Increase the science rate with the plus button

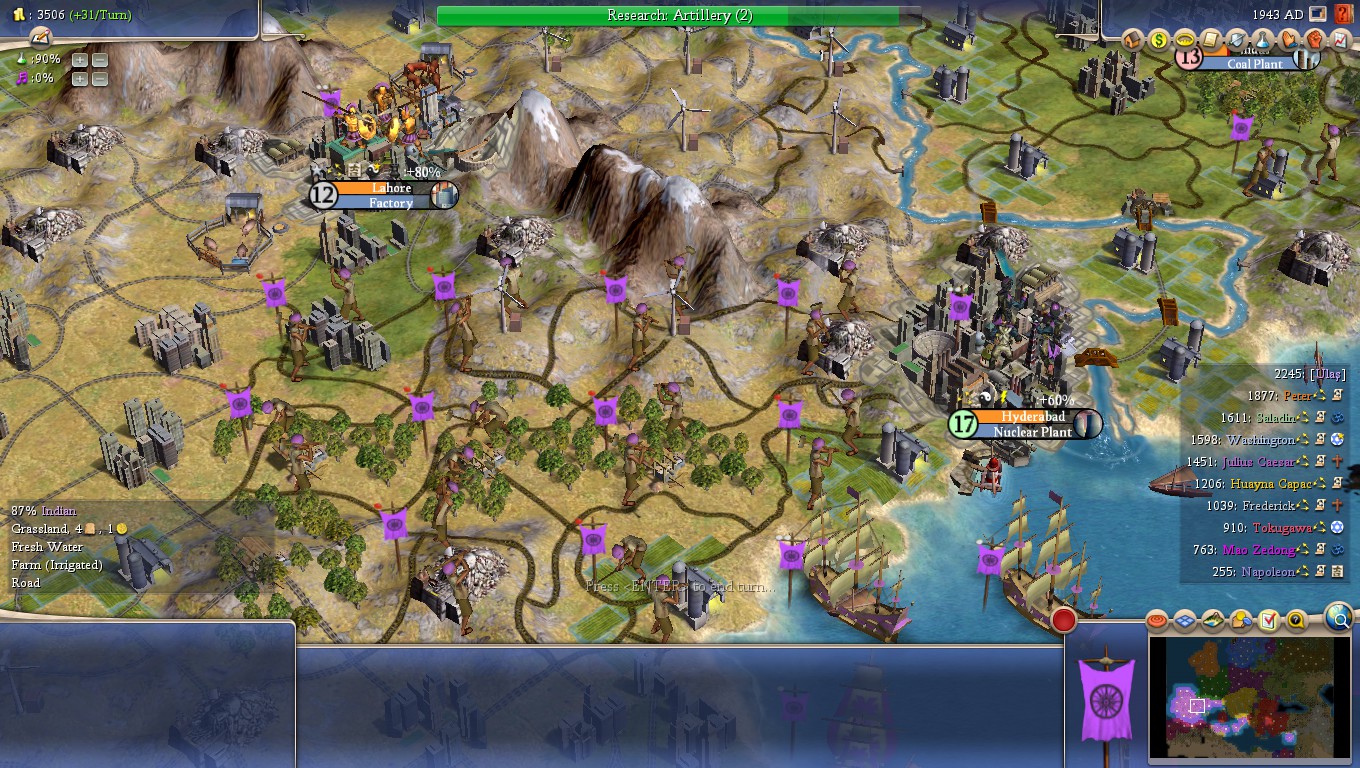coord(81,60)
